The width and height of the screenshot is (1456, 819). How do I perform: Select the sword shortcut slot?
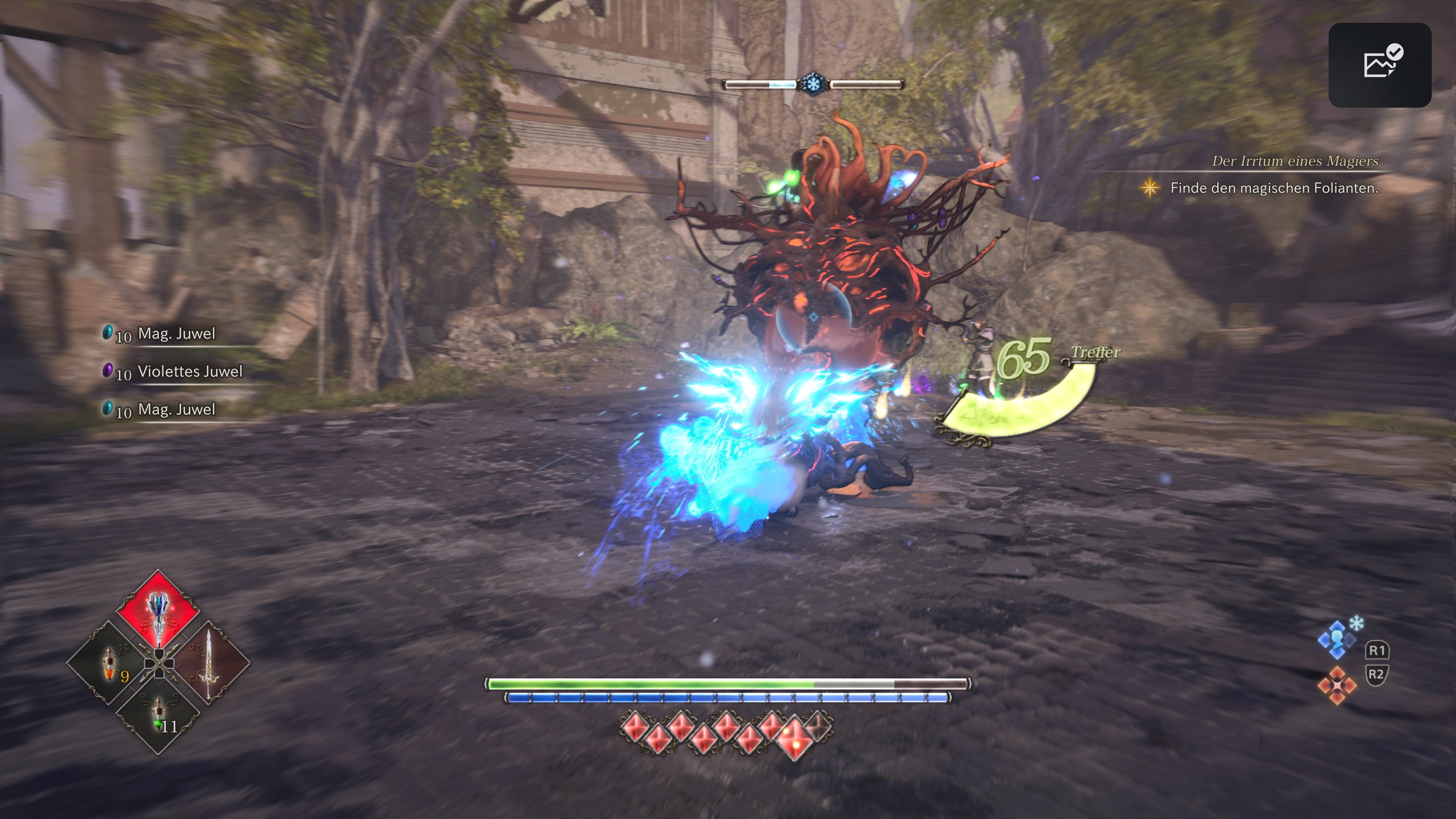[209, 663]
